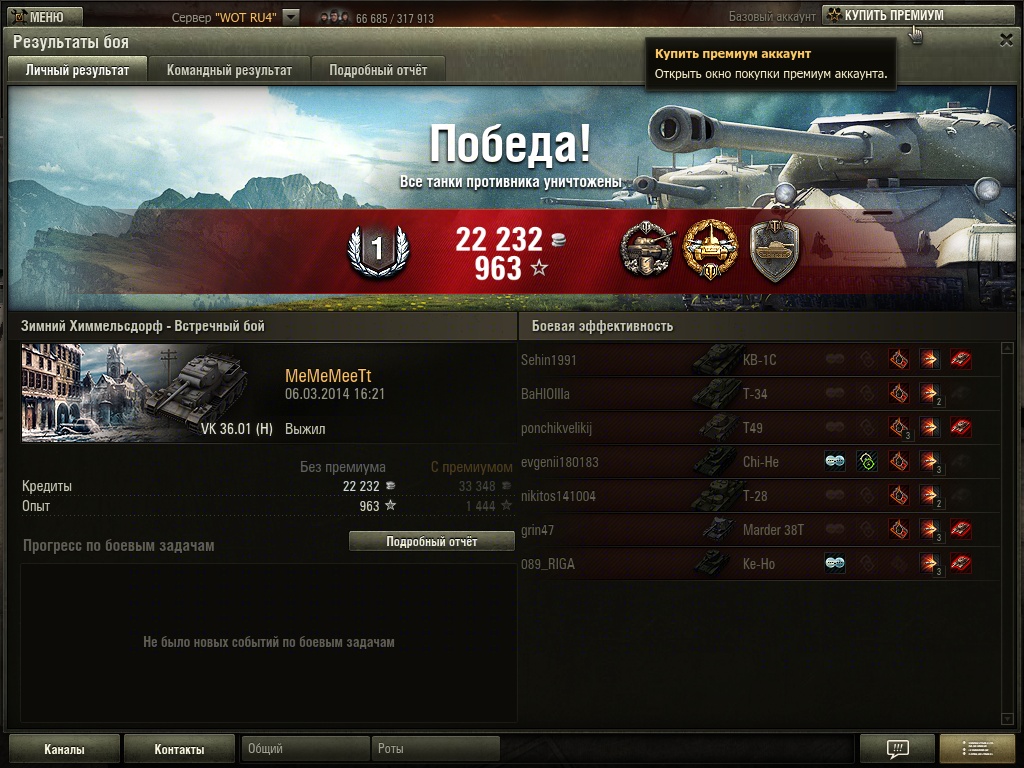Switch to the Командный результат tab

229,70
